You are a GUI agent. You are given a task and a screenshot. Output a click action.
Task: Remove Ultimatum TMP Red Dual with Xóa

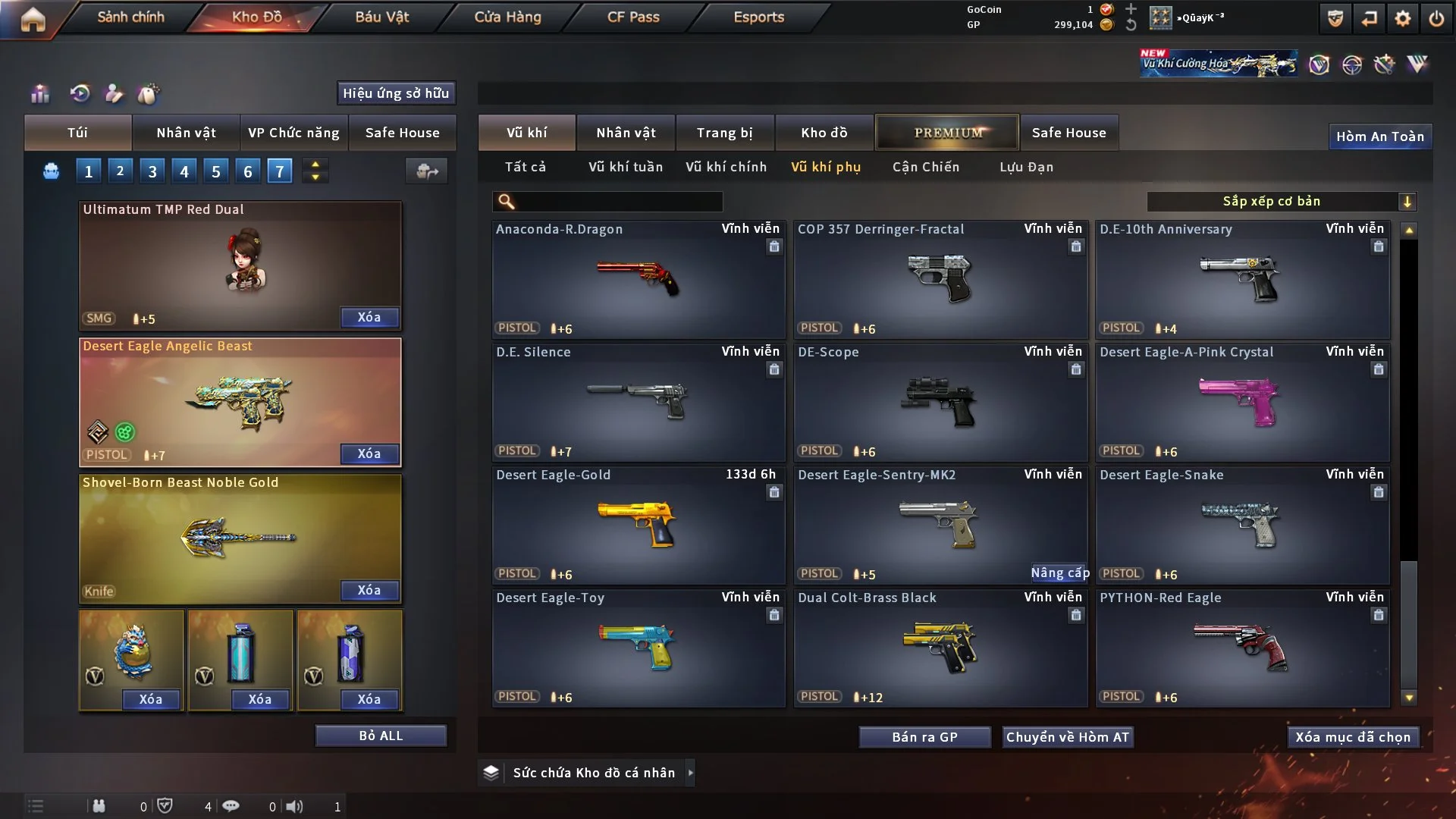point(369,317)
